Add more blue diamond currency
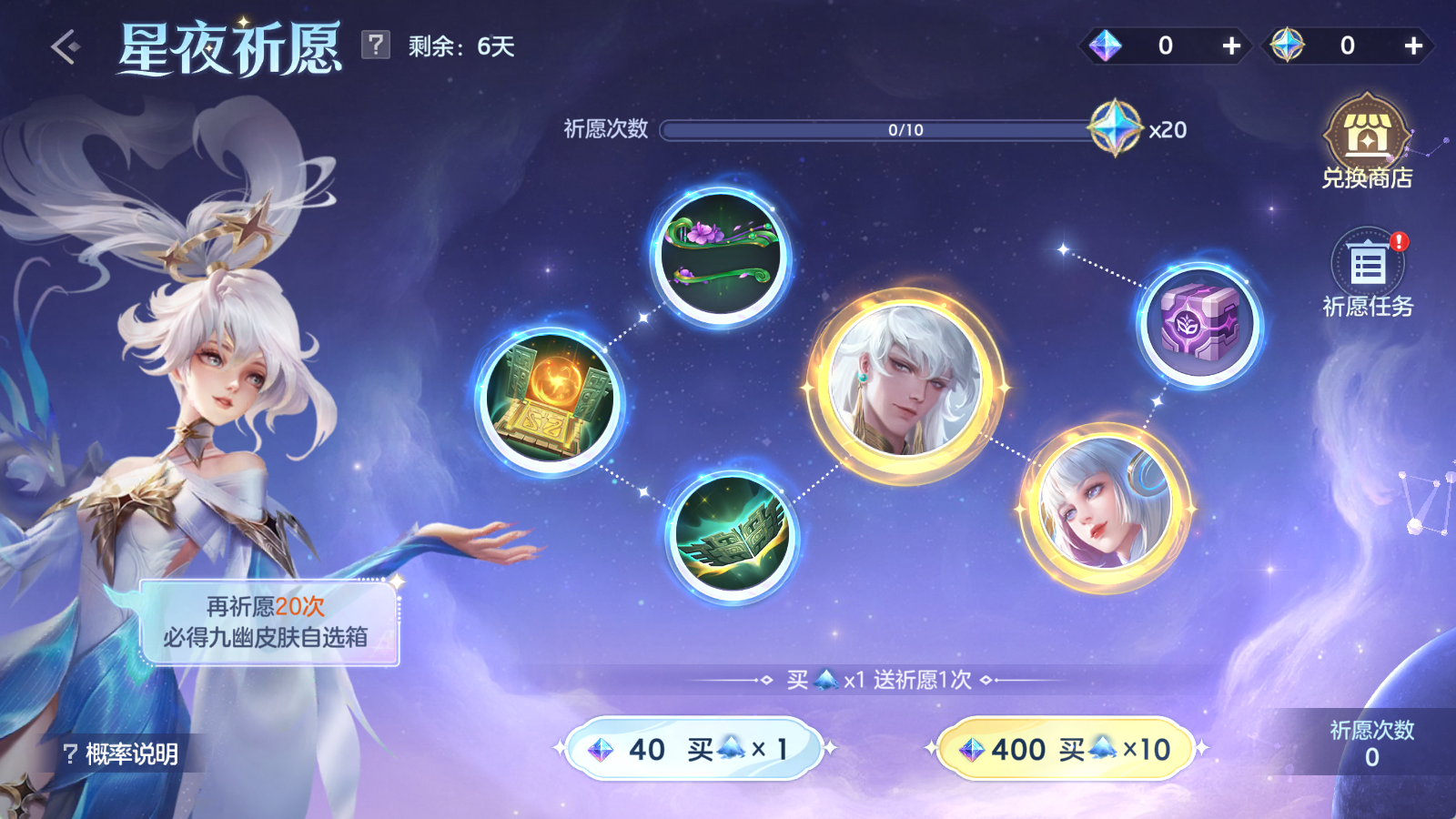Screen dimensions: 1456x819 click(x=1230, y=45)
